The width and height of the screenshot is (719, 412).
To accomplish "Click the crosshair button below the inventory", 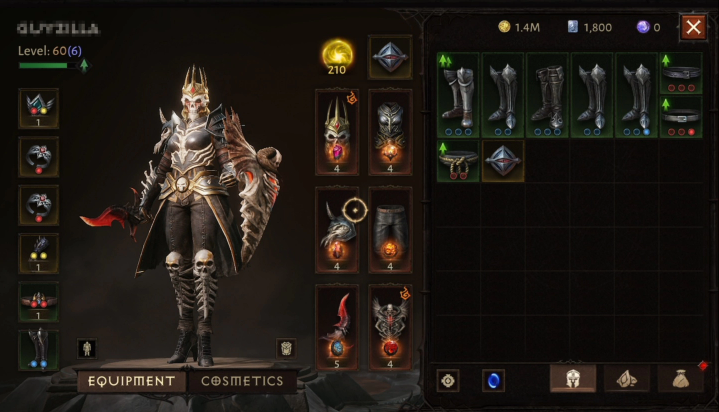I will (449, 380).
